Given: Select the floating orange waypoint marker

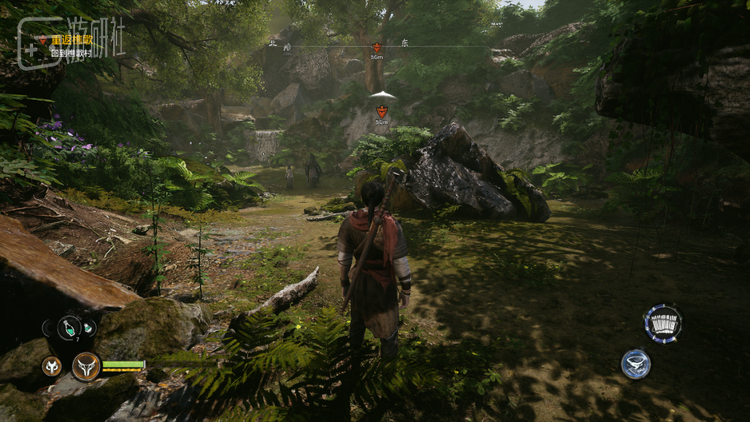Looking at the screenshot, I should pyautogui.click(x=382, y=110).
